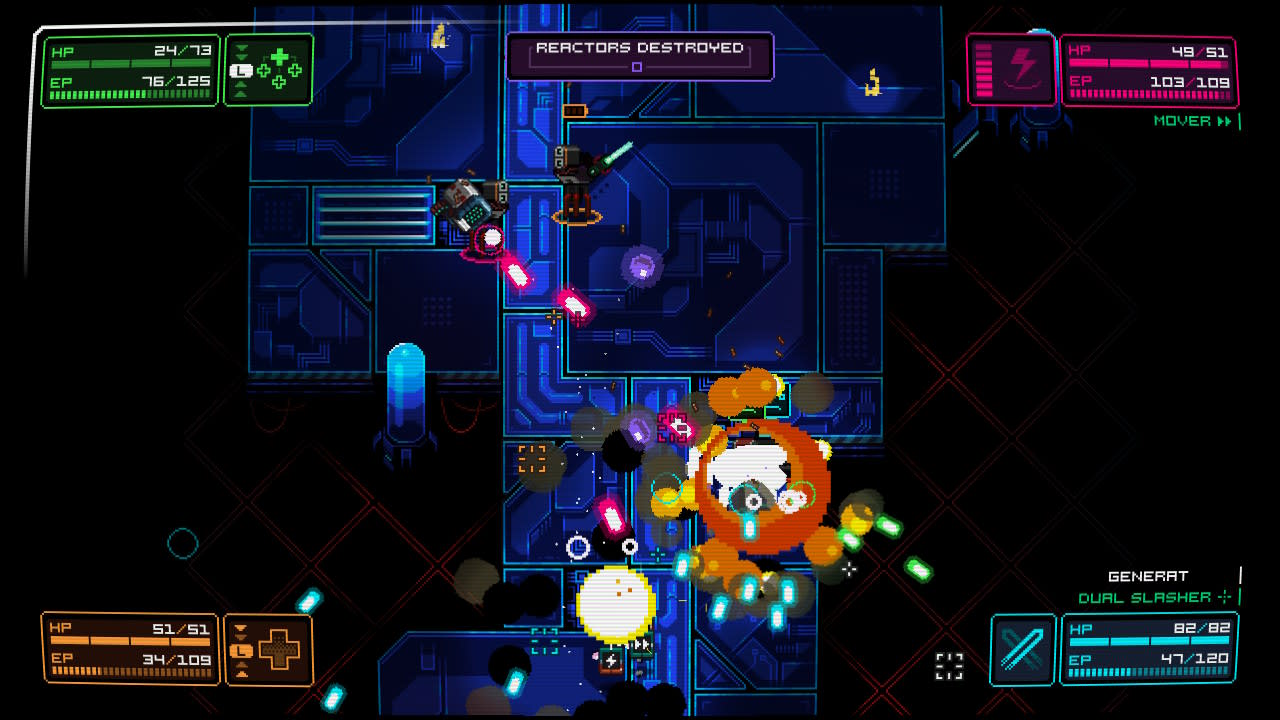The height and width of the screenshot is (720, 1280).
Task: Click the crosshair icon beside Dual Slasher label
Action: pyautogui.click(x=1224, y=596)
